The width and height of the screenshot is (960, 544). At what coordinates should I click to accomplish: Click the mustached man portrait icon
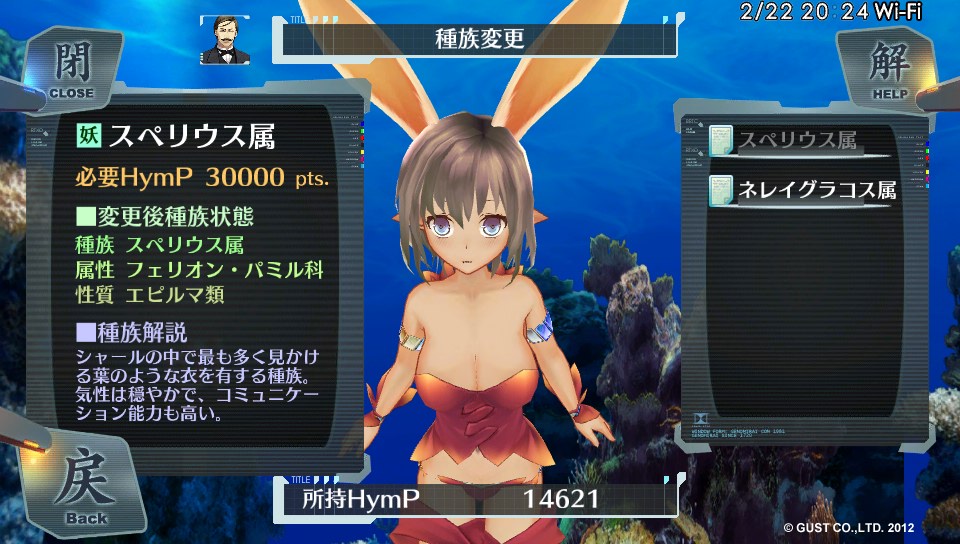pos(225,40)
